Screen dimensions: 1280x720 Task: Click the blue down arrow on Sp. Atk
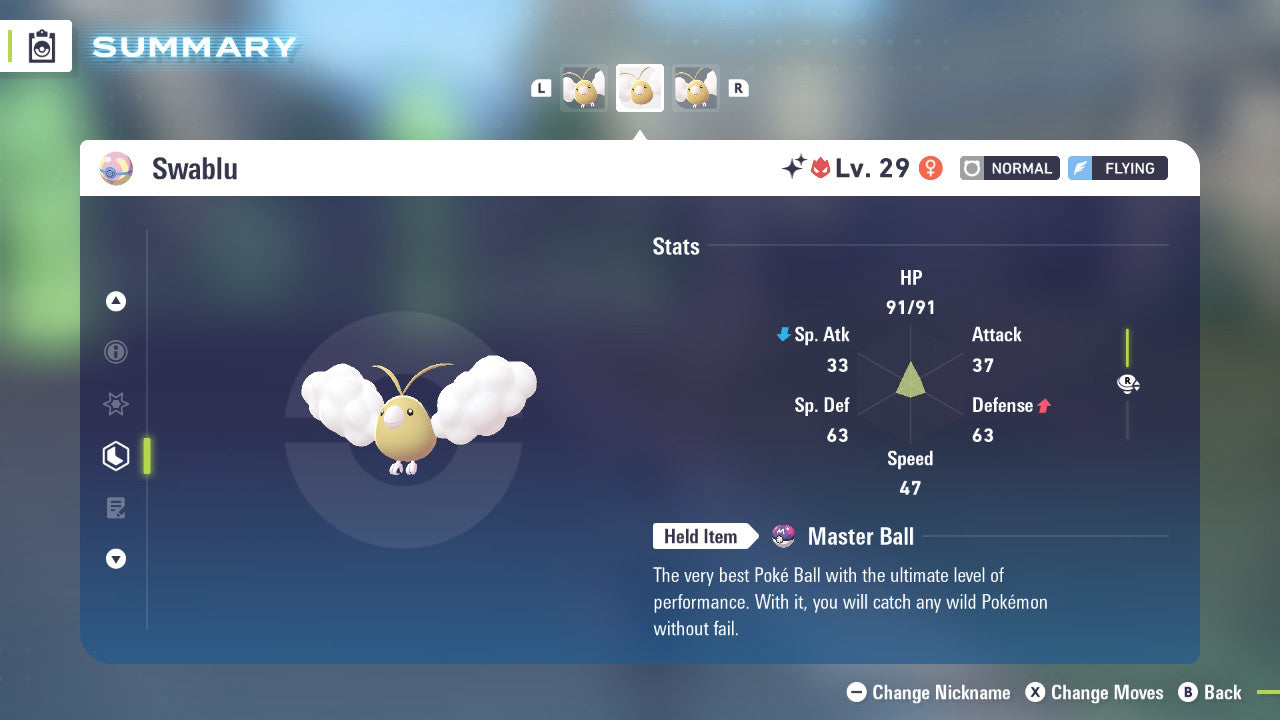[x=783, y=335]
